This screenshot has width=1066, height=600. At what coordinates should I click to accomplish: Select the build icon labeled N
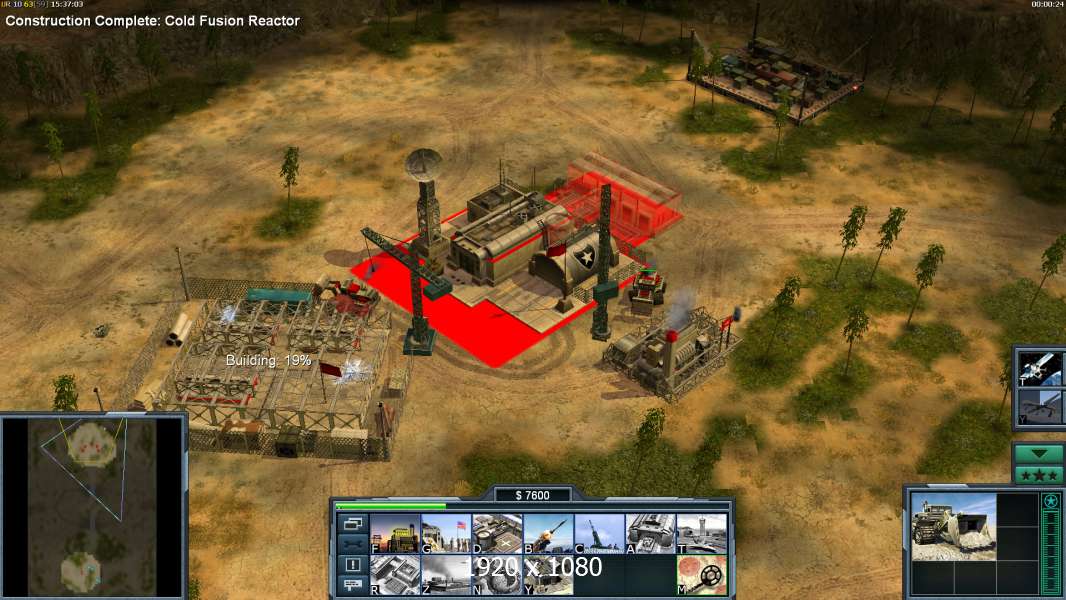coord(497,575)
